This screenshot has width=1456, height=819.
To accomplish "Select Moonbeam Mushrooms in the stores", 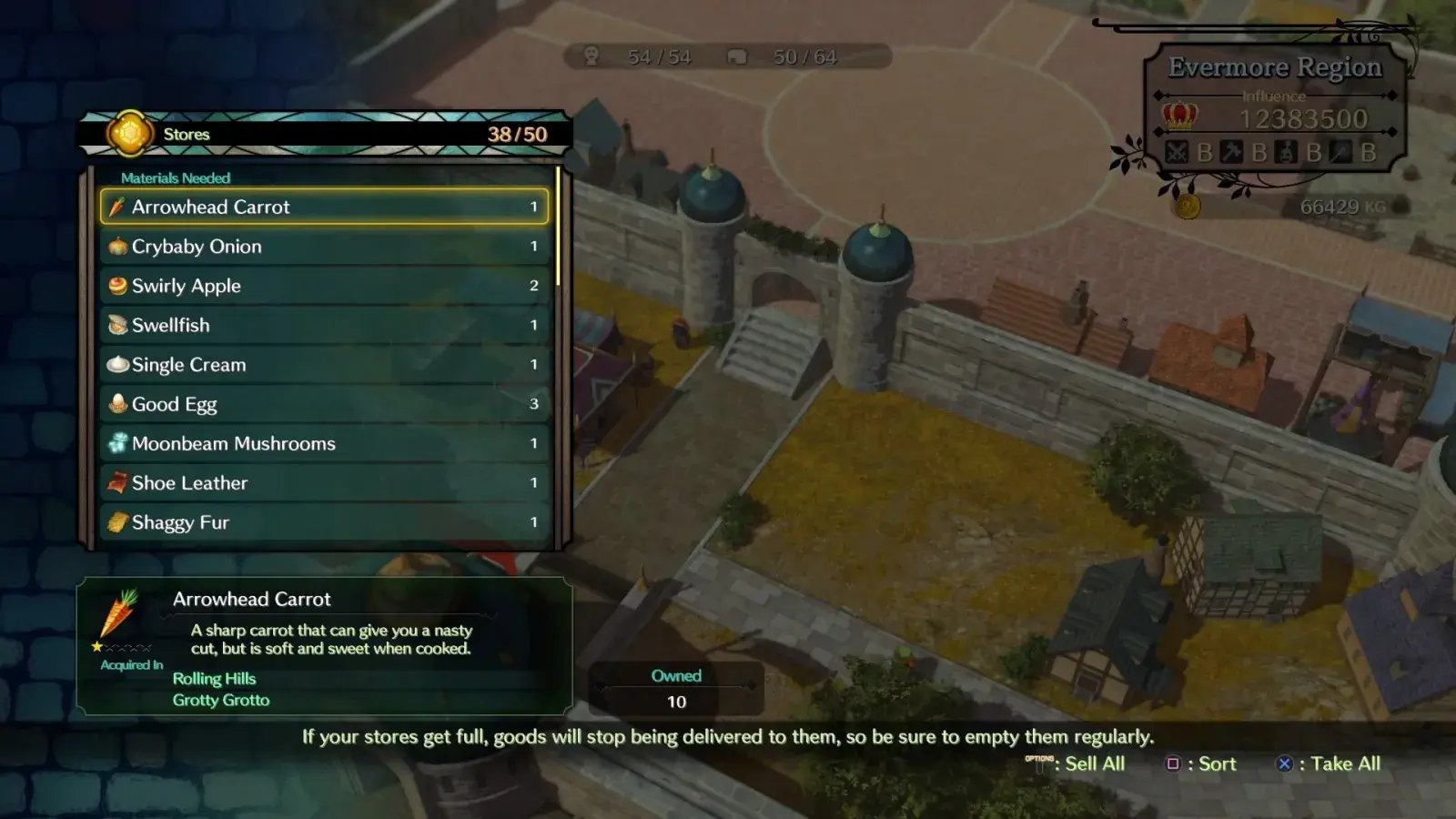I will coord(324,443).
